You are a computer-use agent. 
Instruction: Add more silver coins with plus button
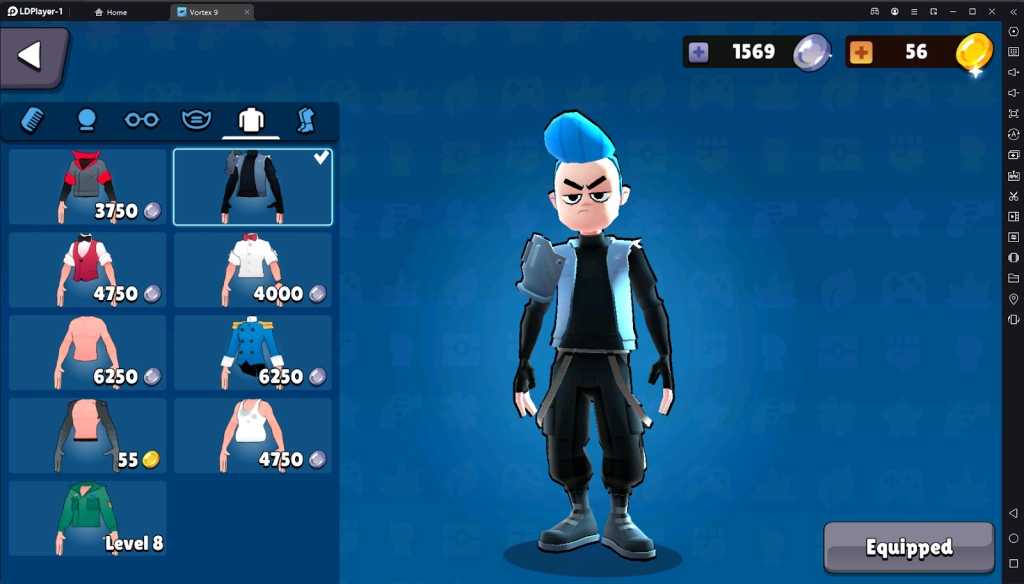coord(699,52)
